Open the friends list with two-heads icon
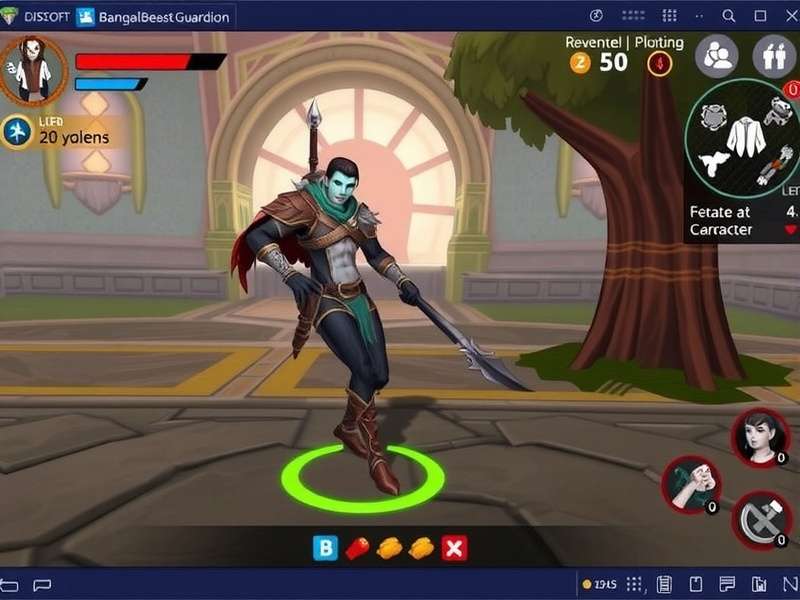The width and height of the screenshot is (800, 600). (x=716, y=56)
